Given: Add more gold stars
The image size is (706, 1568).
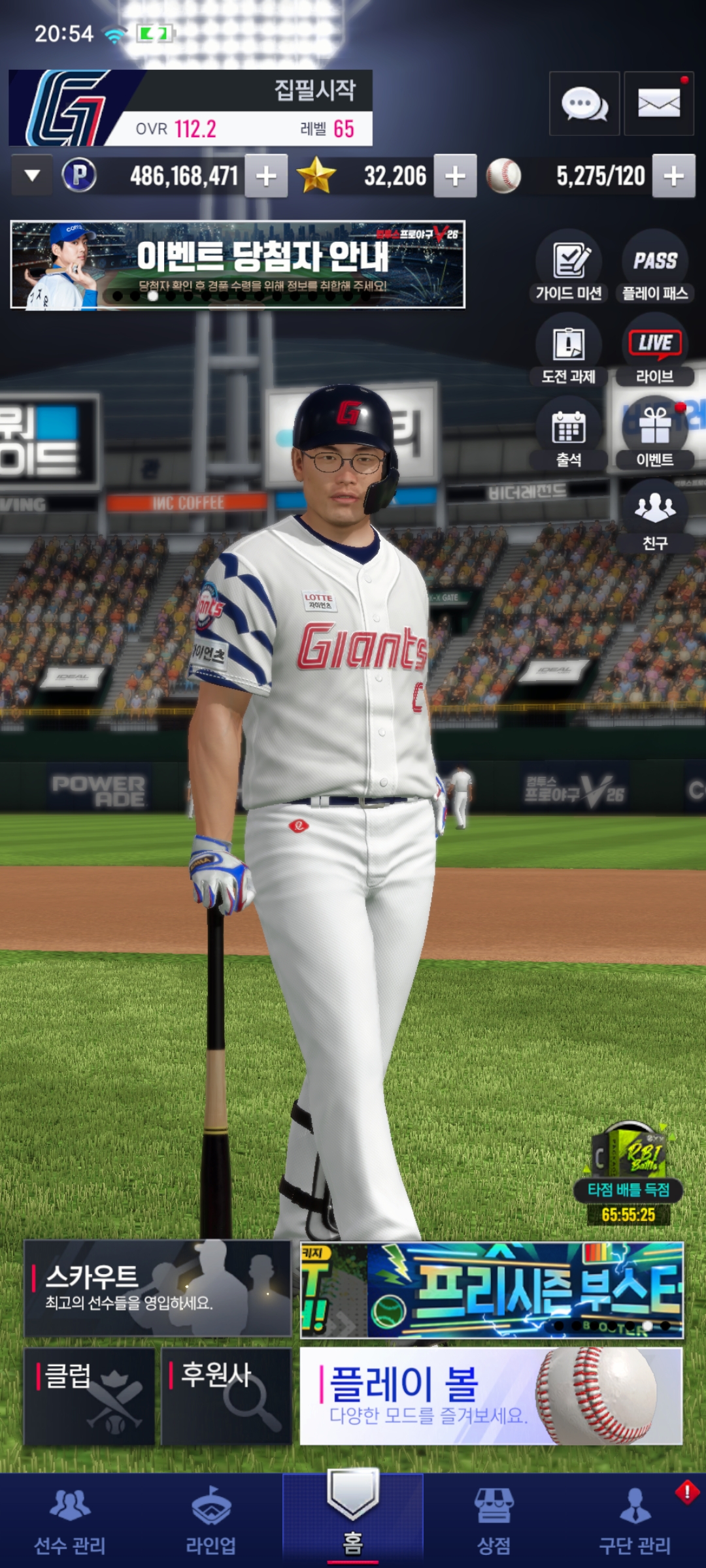Looking at the screenshot, I should pos(455,176).
